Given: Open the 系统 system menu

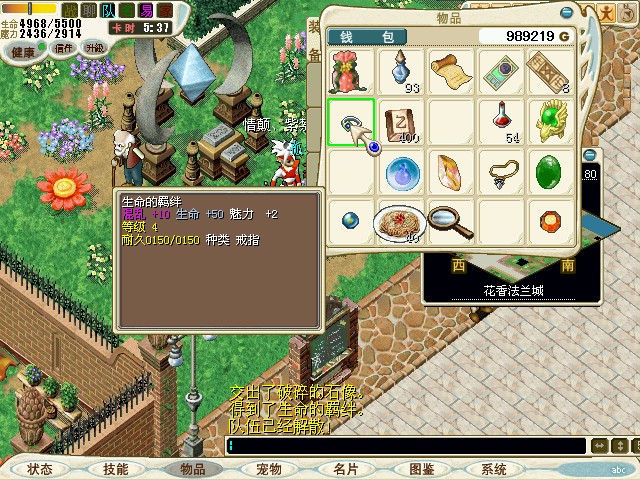Looking at the screenshot, I should coord(494,468).
